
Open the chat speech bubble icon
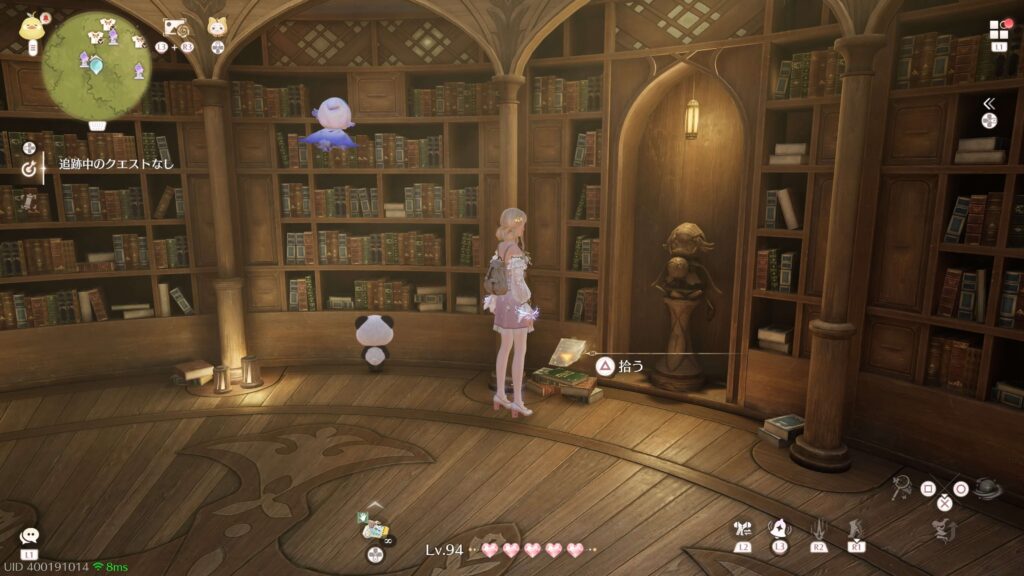point(29,537)
